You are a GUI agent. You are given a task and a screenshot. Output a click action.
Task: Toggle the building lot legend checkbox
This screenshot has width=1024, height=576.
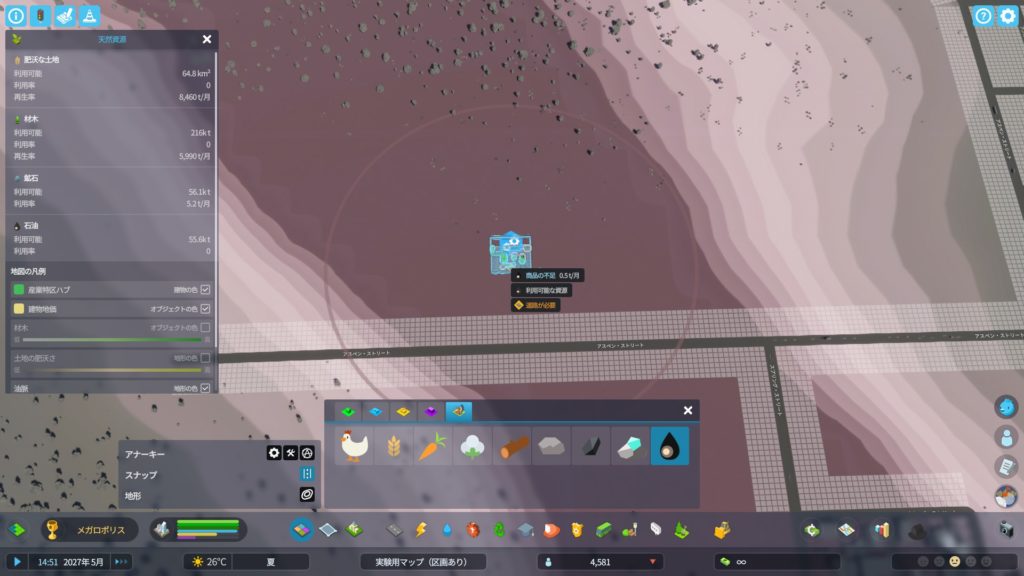click(205, 309)
